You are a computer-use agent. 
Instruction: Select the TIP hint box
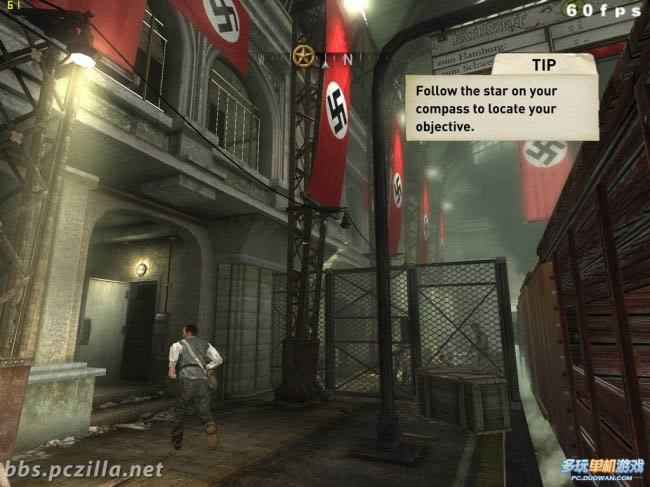point(502,99)
